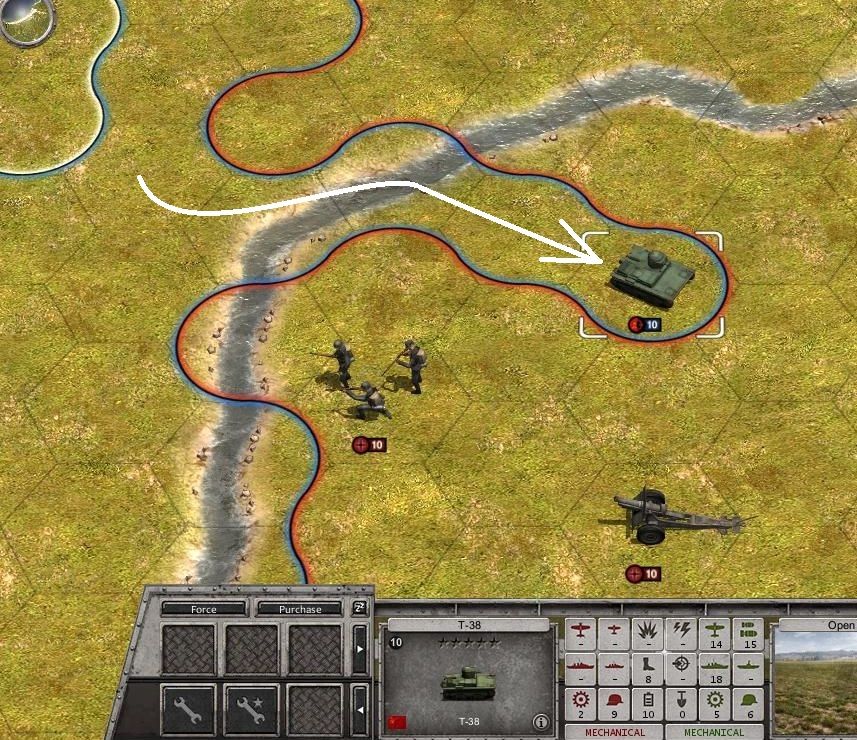Select the artillery gun unit
Viewport: 857px width, 740px height.
(665, 517)
